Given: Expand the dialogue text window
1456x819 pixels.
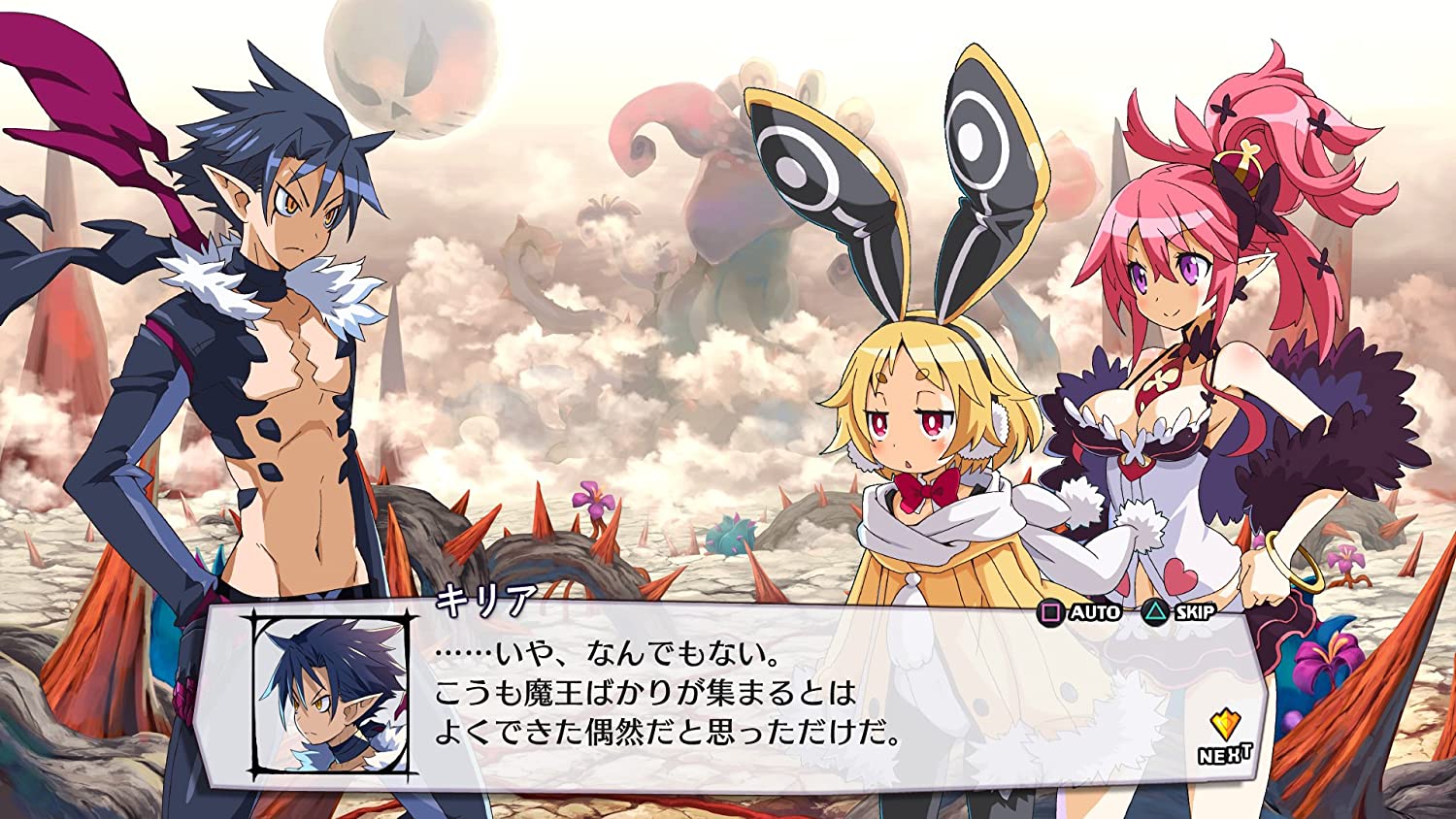Looking at the screenshot, I should [x=728, y=694].
